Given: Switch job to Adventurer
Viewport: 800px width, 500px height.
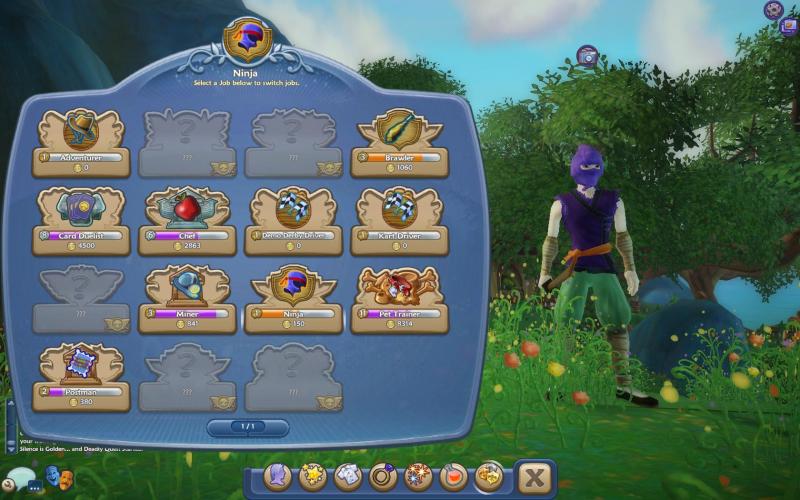Looking at the screenshot, I should coord(80,142).
